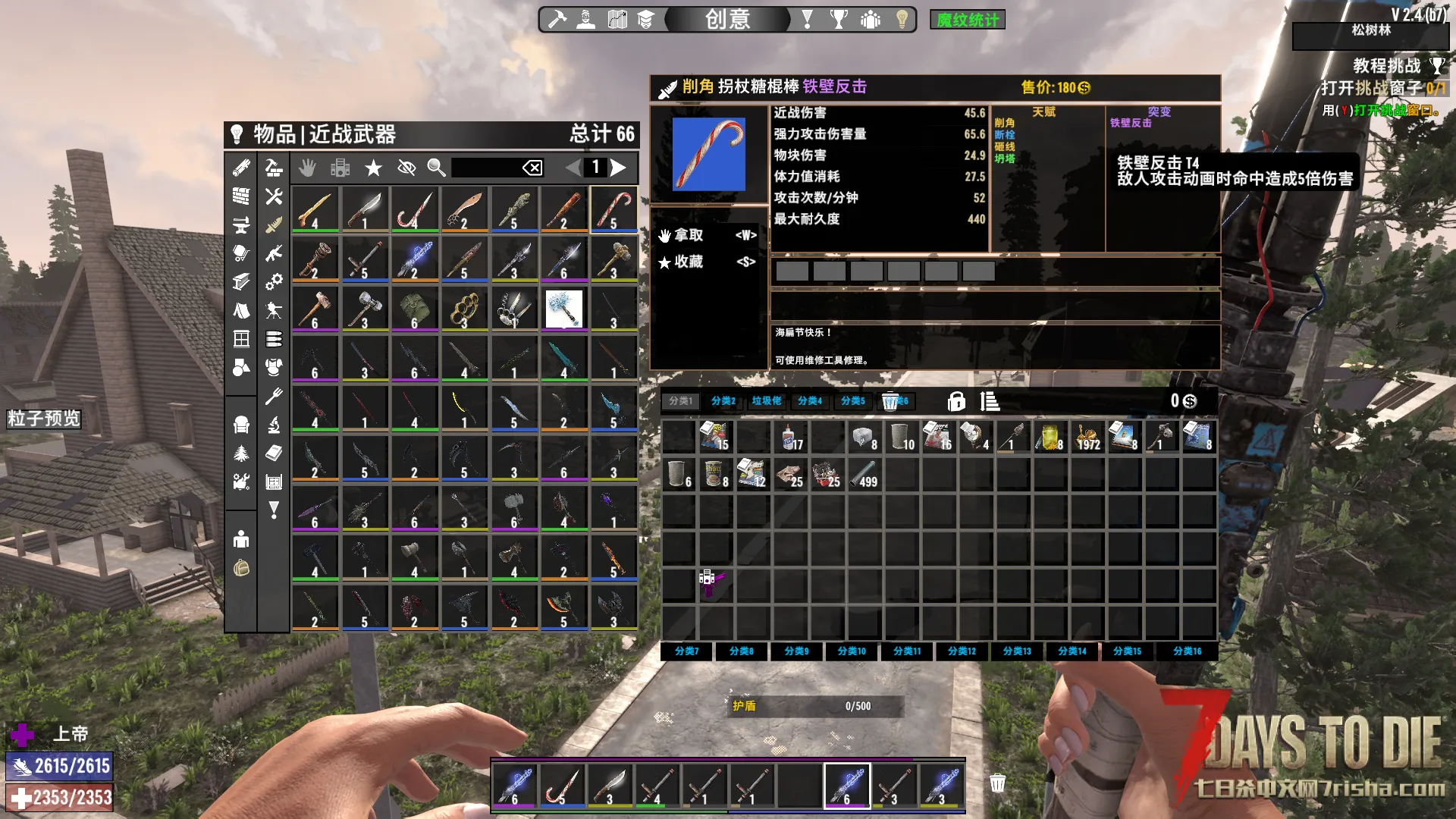The width and height of the screenshot is (1456, 819).
Task: Clear the creative search field
Action: [x=532, y=168]
